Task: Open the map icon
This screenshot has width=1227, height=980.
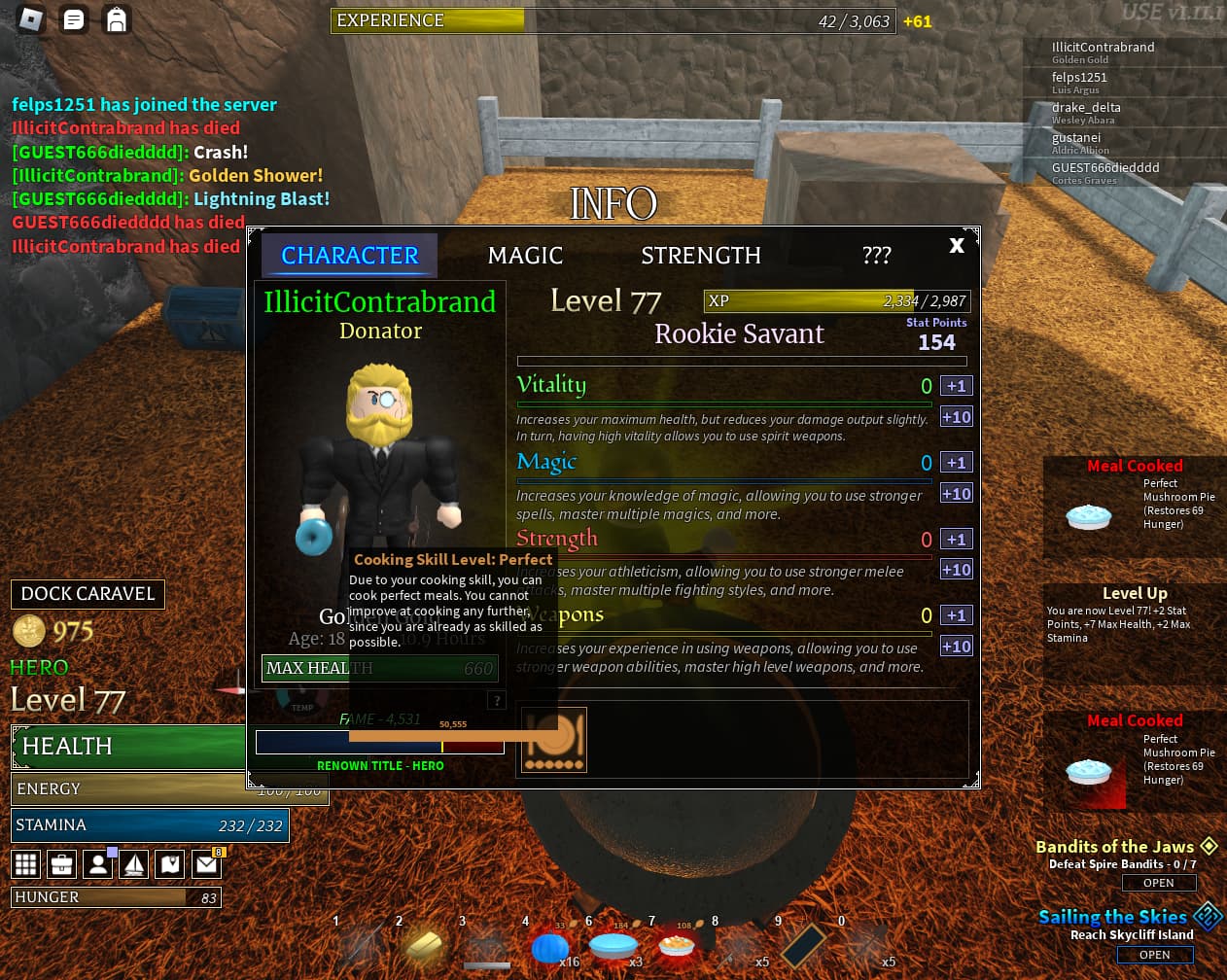Action: (x=170, y=863)
